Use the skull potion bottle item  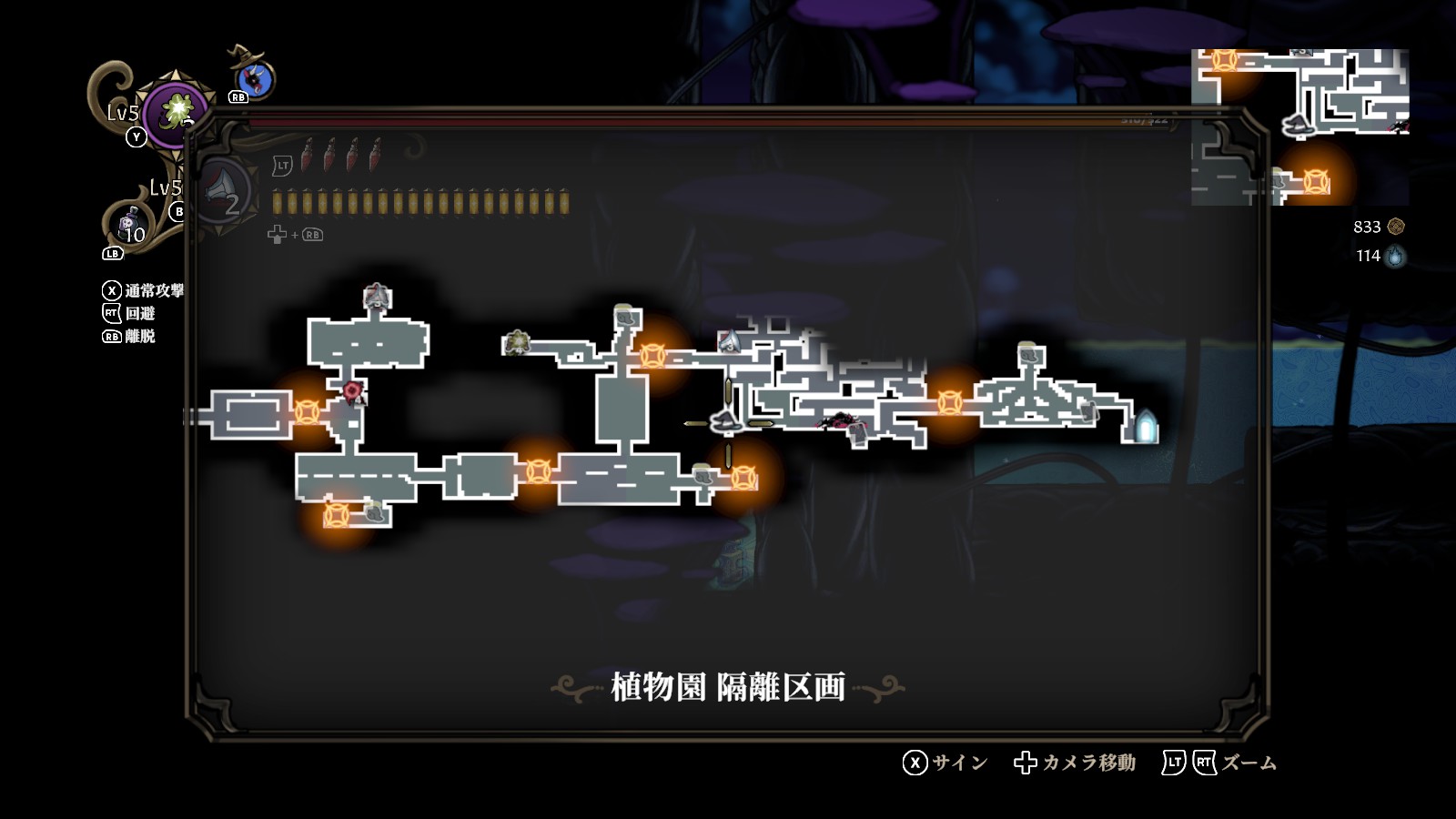[130, 225]
